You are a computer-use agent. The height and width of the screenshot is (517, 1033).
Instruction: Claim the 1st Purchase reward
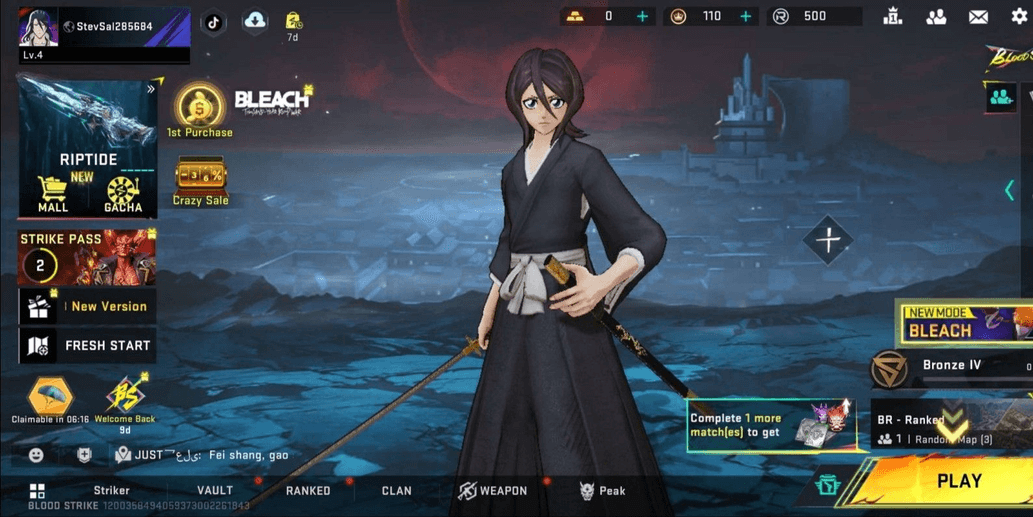(x=199, y=110)
